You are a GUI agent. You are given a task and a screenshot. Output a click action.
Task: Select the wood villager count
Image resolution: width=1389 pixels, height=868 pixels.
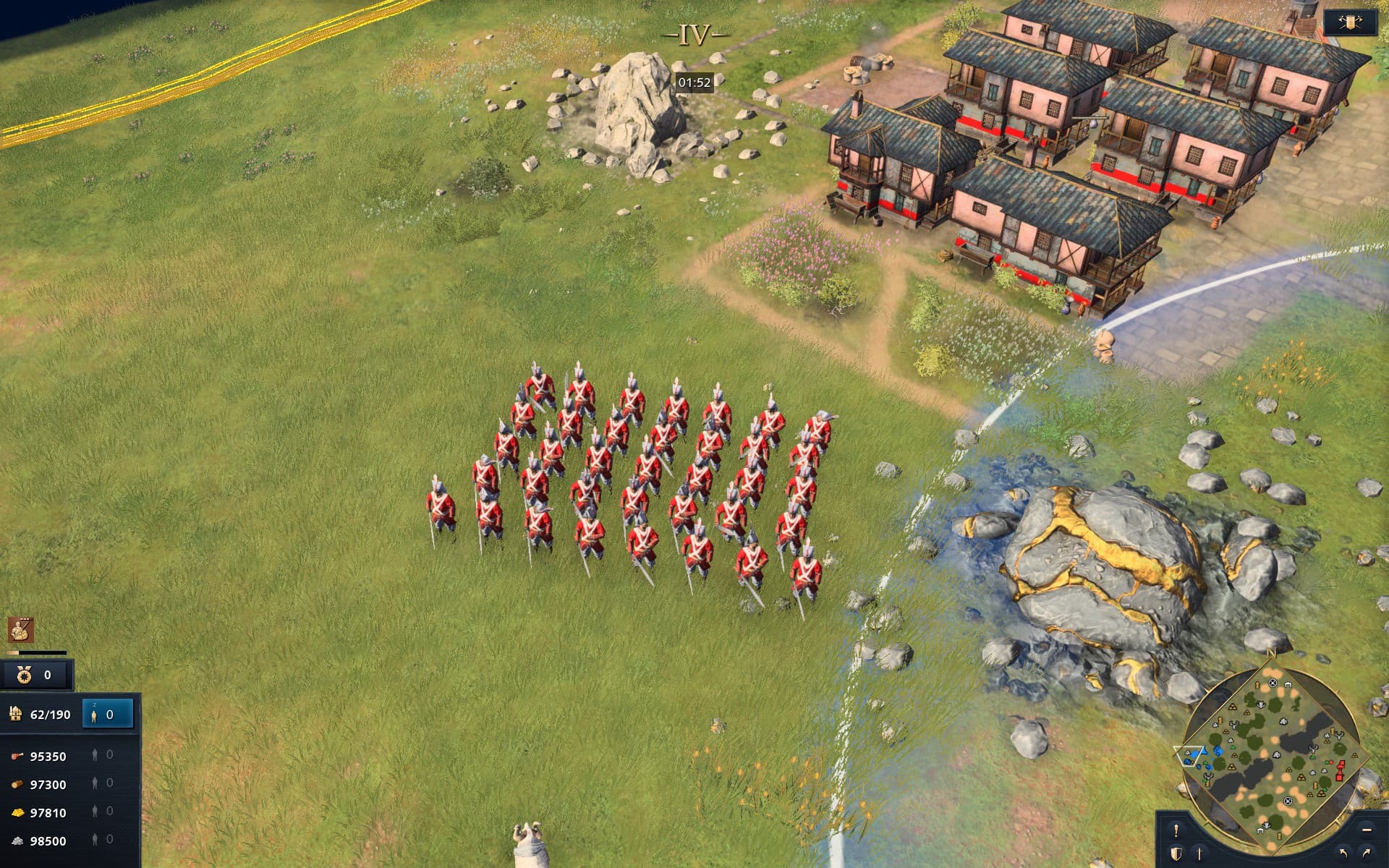coord(102,784)
